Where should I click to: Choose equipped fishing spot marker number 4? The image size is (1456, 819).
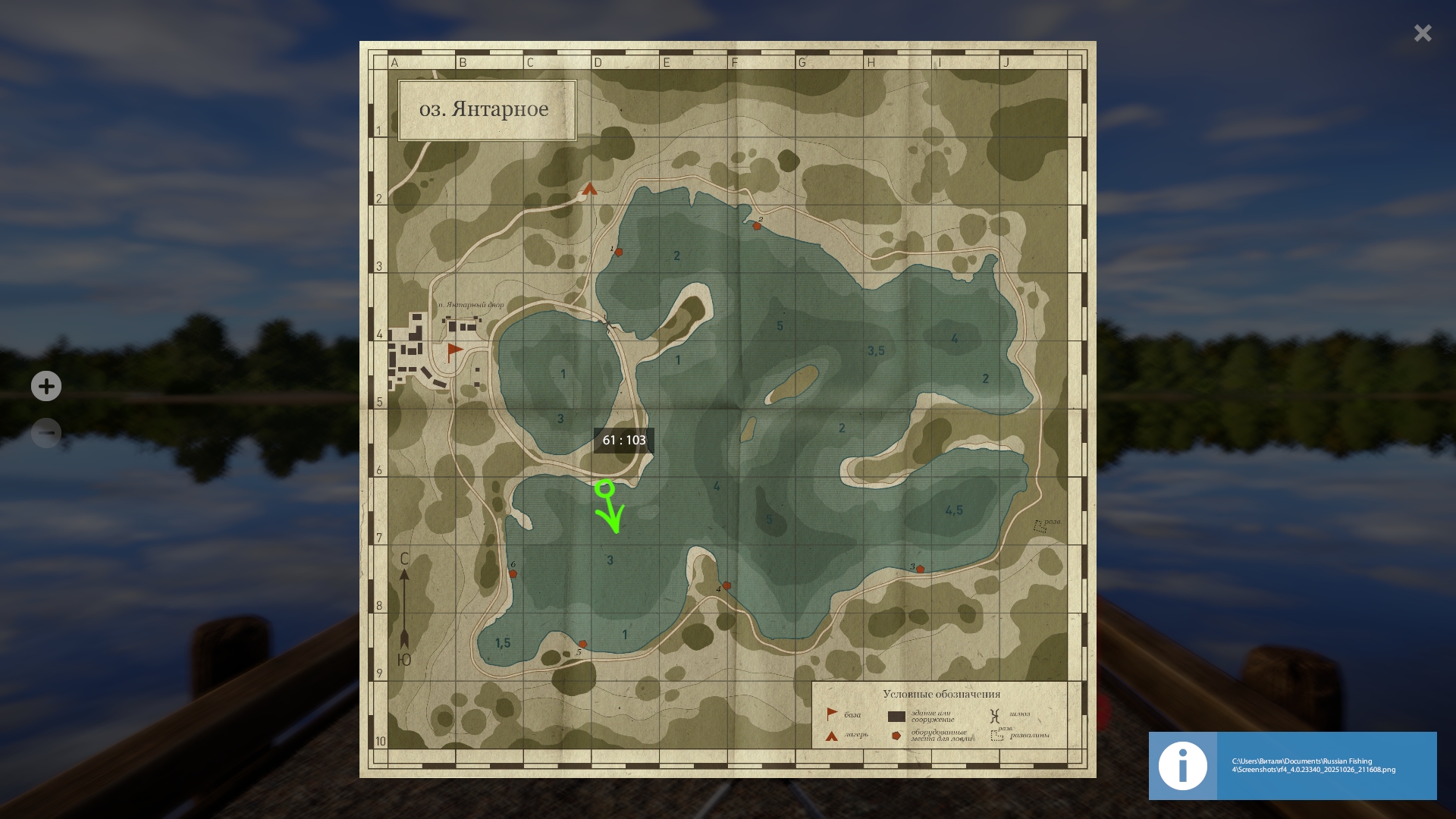[726, 585]
